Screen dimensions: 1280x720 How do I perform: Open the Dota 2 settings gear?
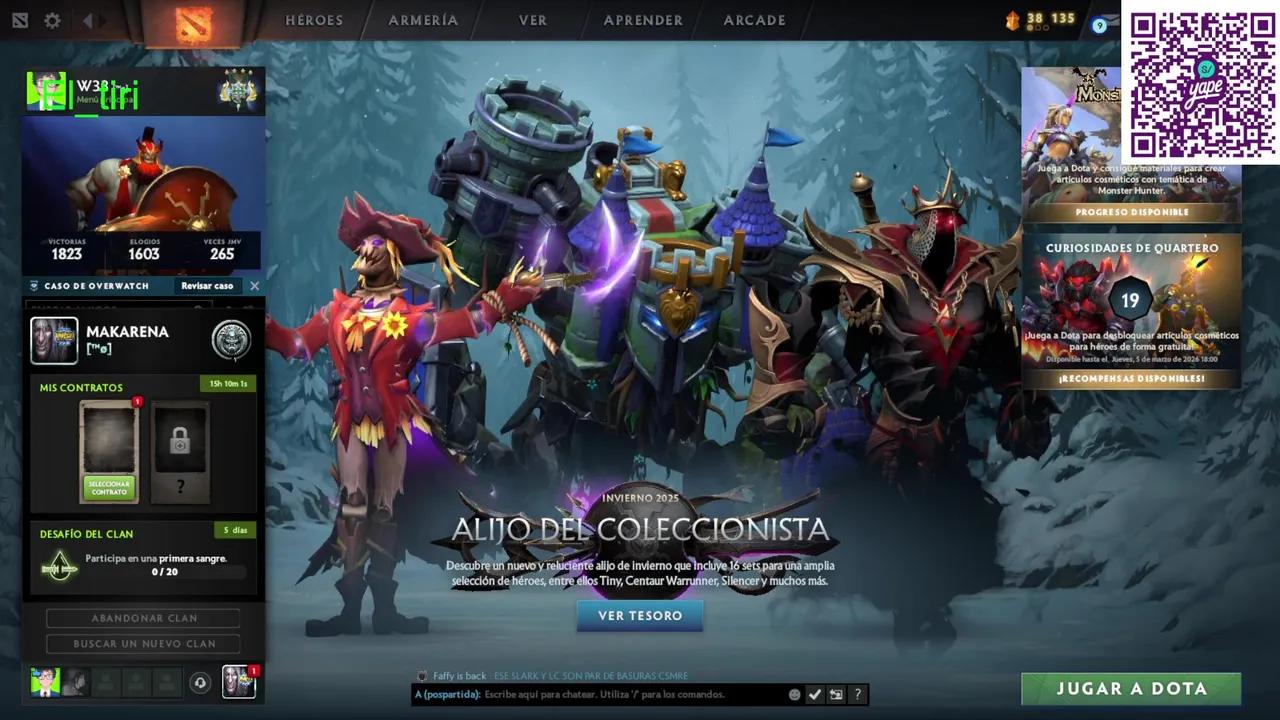coord(52,20)
